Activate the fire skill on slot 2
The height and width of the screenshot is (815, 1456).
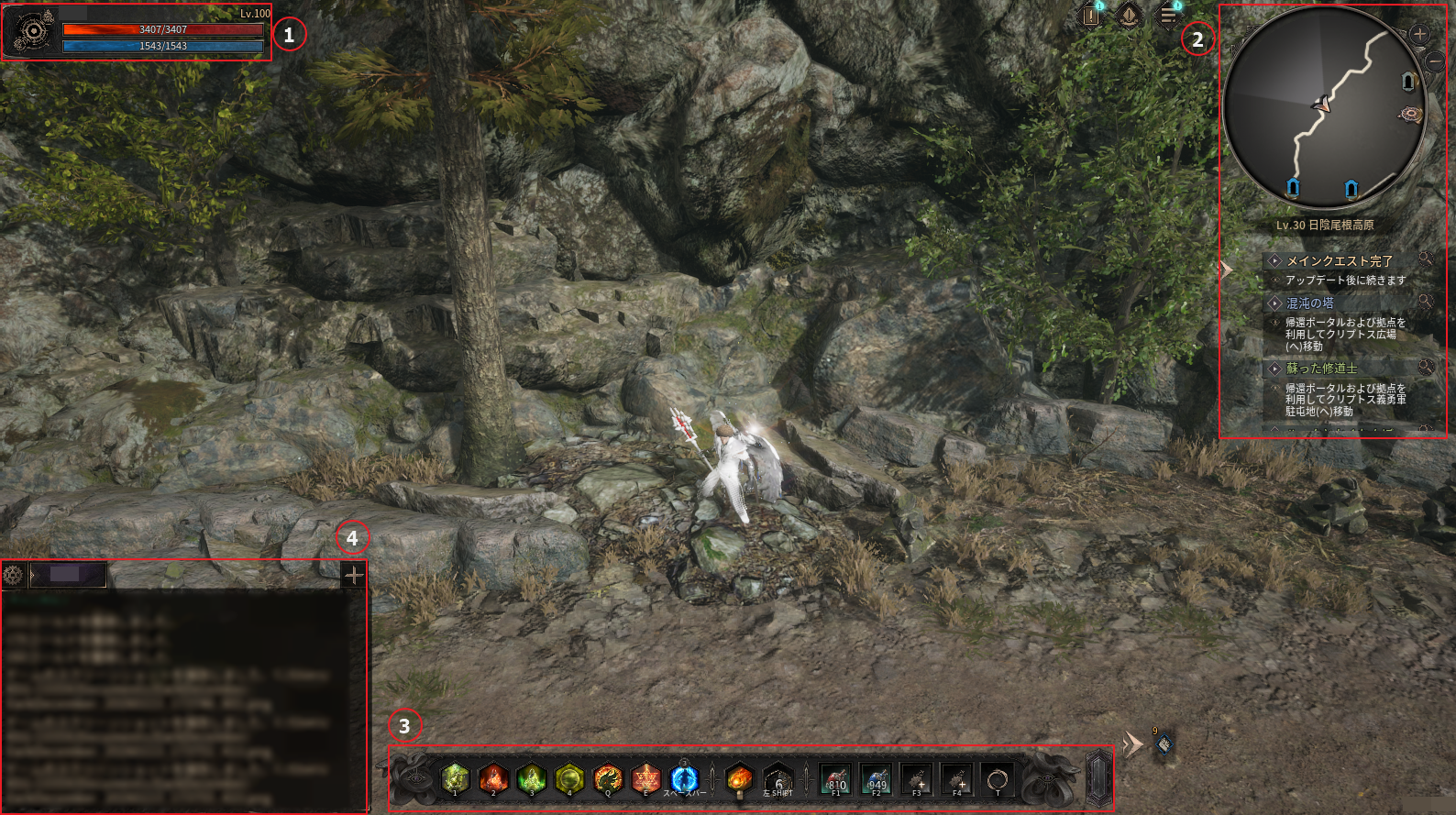pos(493,778)
